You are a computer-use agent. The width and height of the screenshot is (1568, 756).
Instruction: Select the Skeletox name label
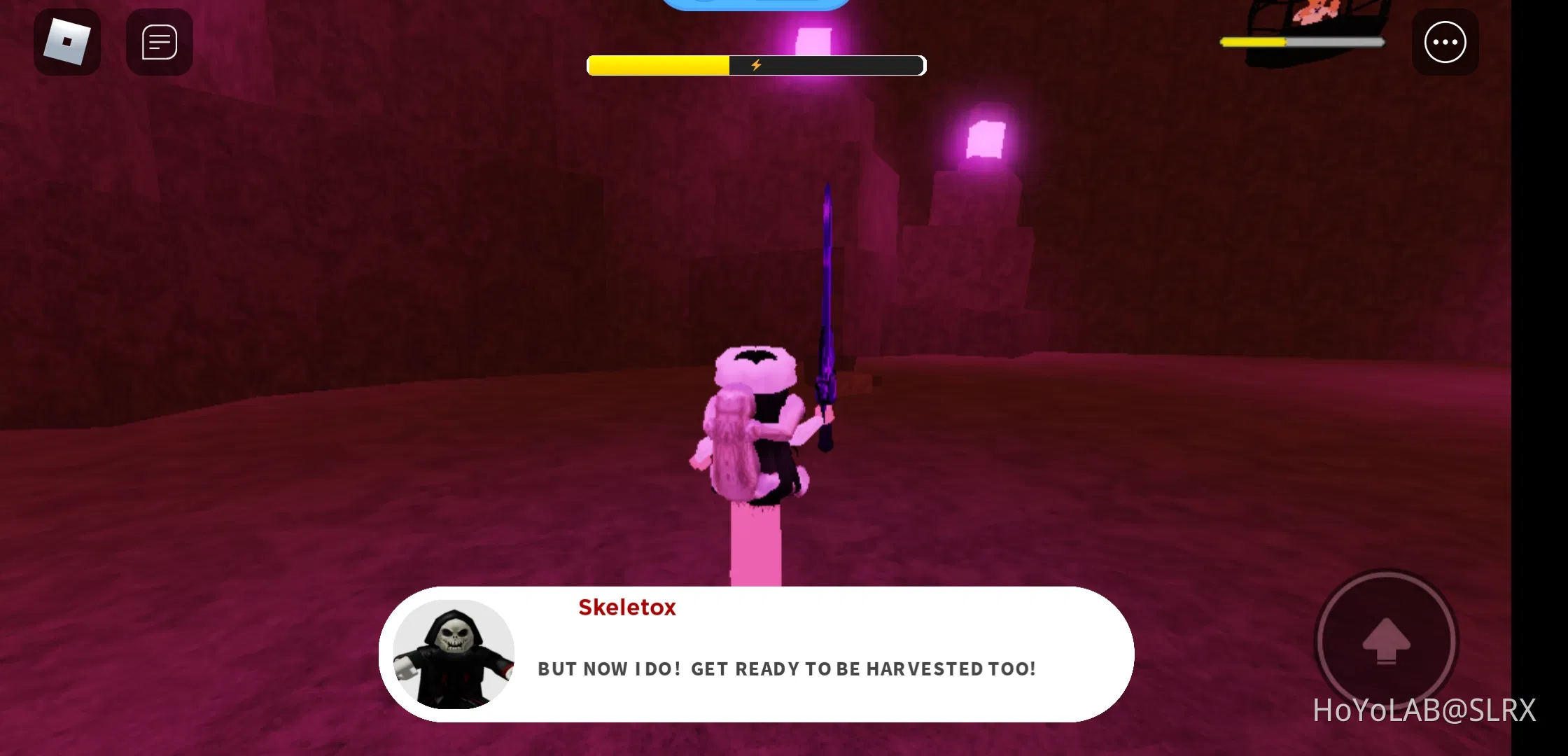[x=626, y=607]
